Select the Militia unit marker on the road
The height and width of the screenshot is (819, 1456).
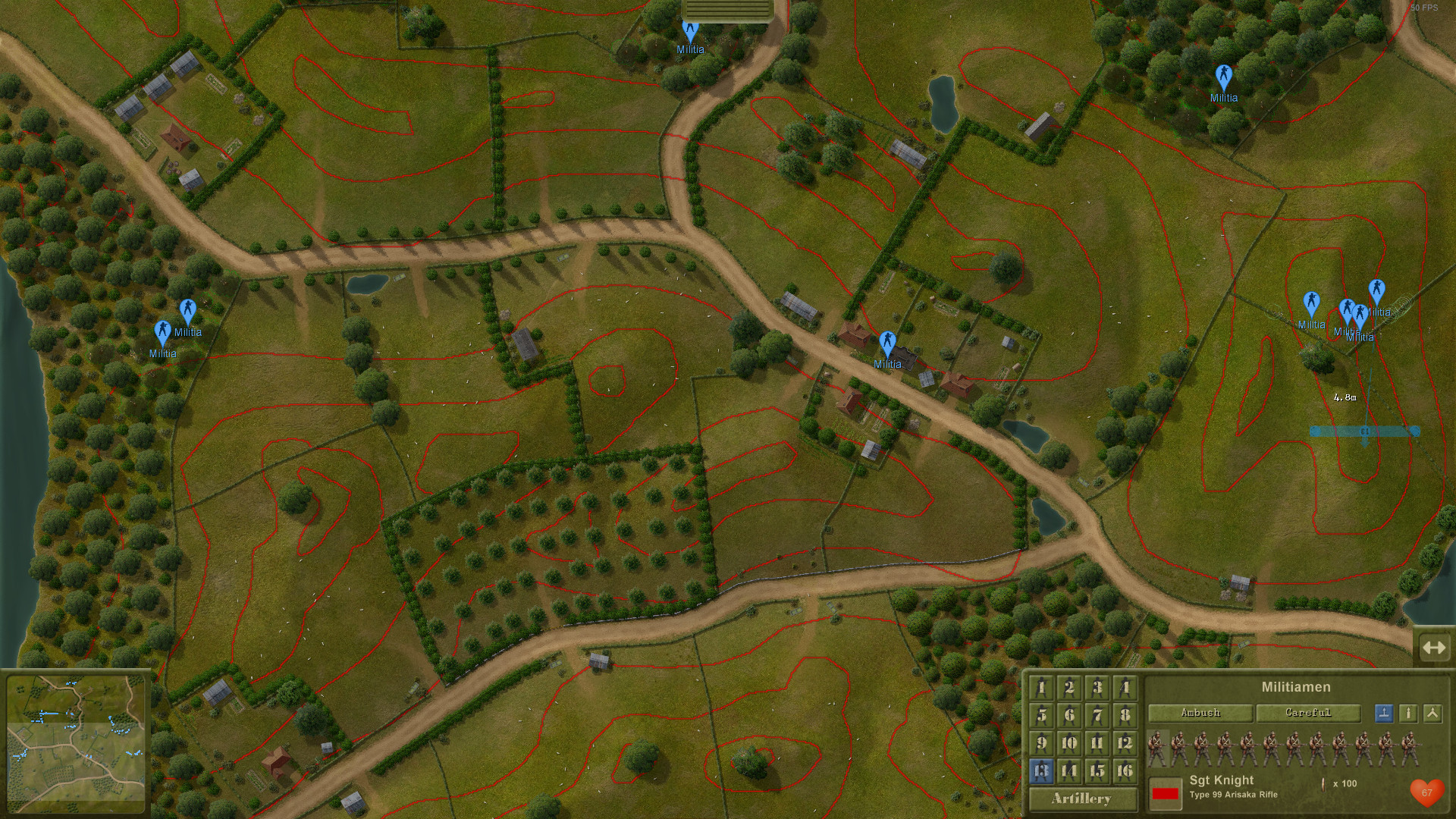tap(887, 344)
